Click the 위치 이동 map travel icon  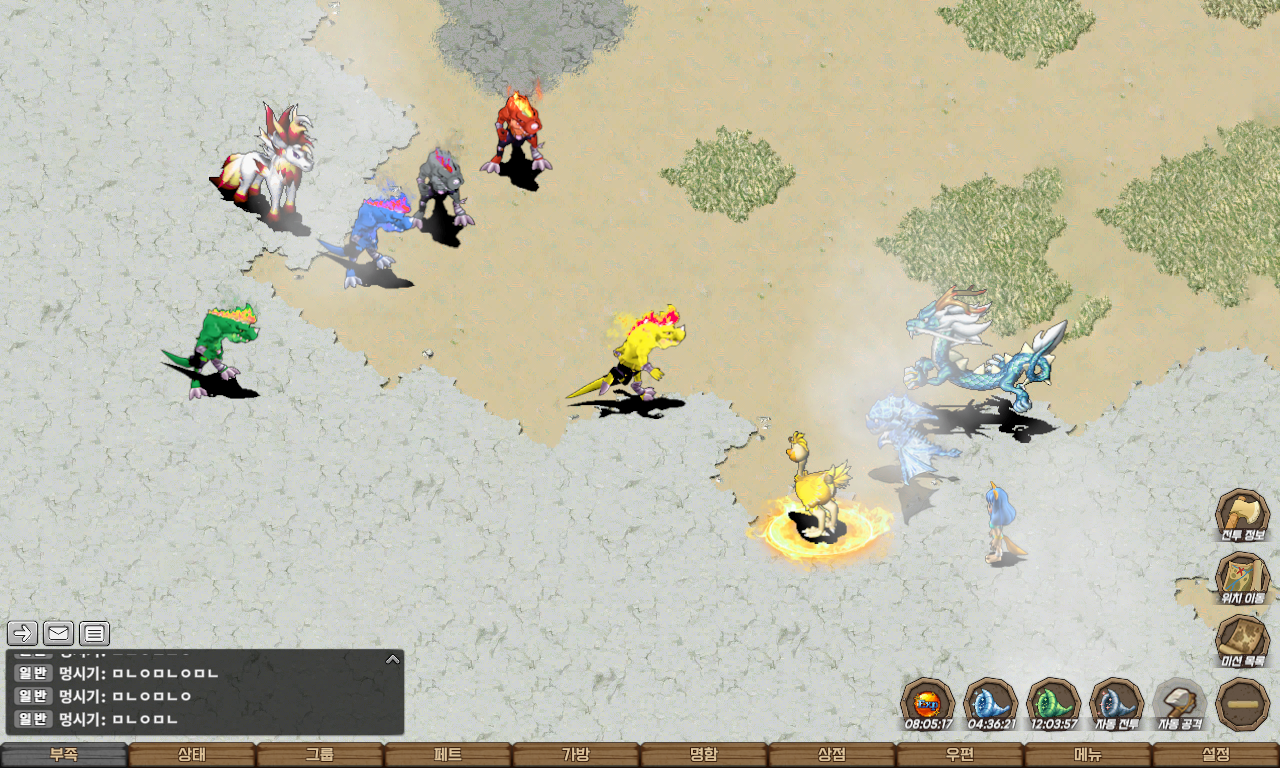pyautogui.click(x=1242, y=578)
